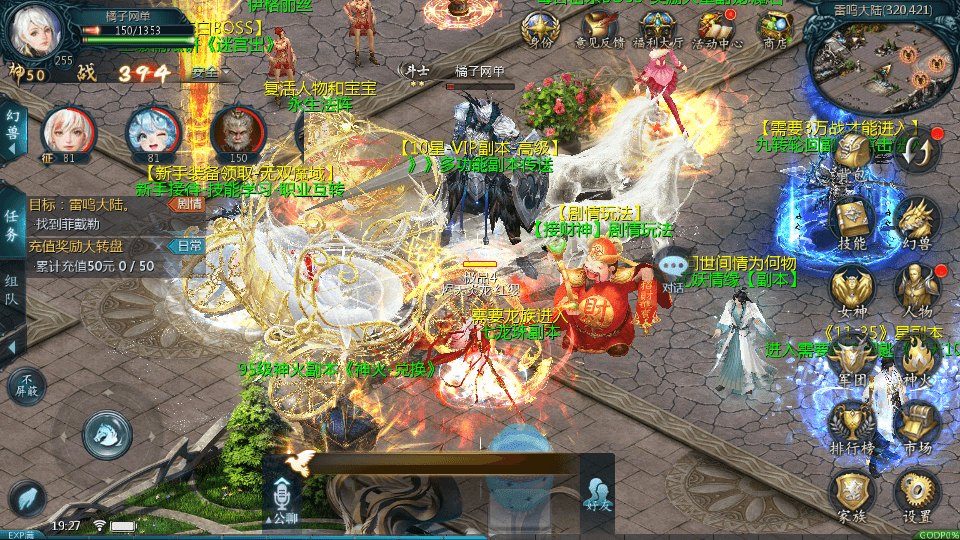This screenshot has height=540, width=960.
Task: Open the 幻兽 dragon pet menu
Action: point(916,224)
